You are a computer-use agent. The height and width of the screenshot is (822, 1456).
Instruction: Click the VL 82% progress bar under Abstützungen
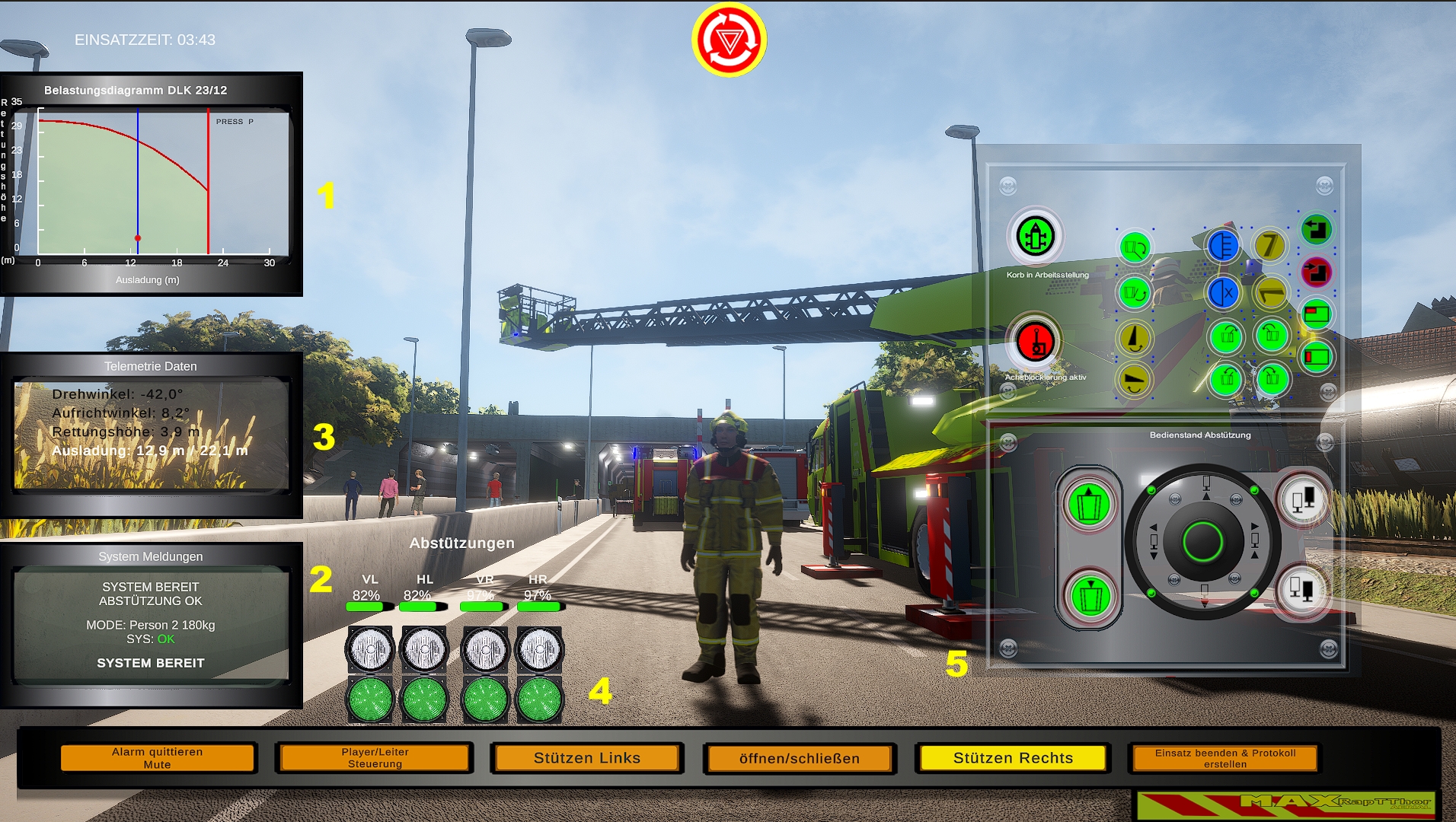pos(370,607)
